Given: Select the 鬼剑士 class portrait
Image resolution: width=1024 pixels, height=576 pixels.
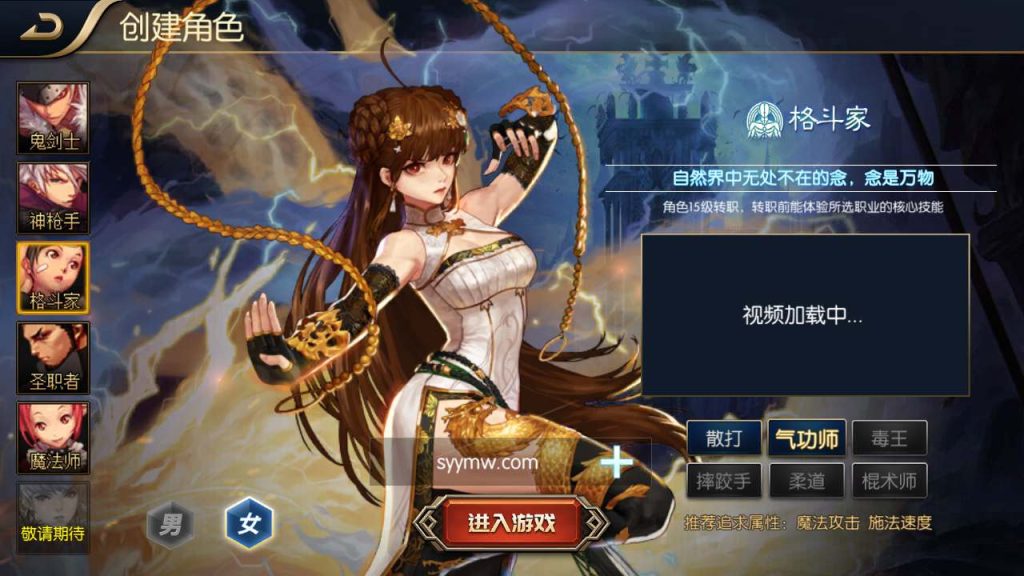Looking at the screenshot, I should pos(53,118).
